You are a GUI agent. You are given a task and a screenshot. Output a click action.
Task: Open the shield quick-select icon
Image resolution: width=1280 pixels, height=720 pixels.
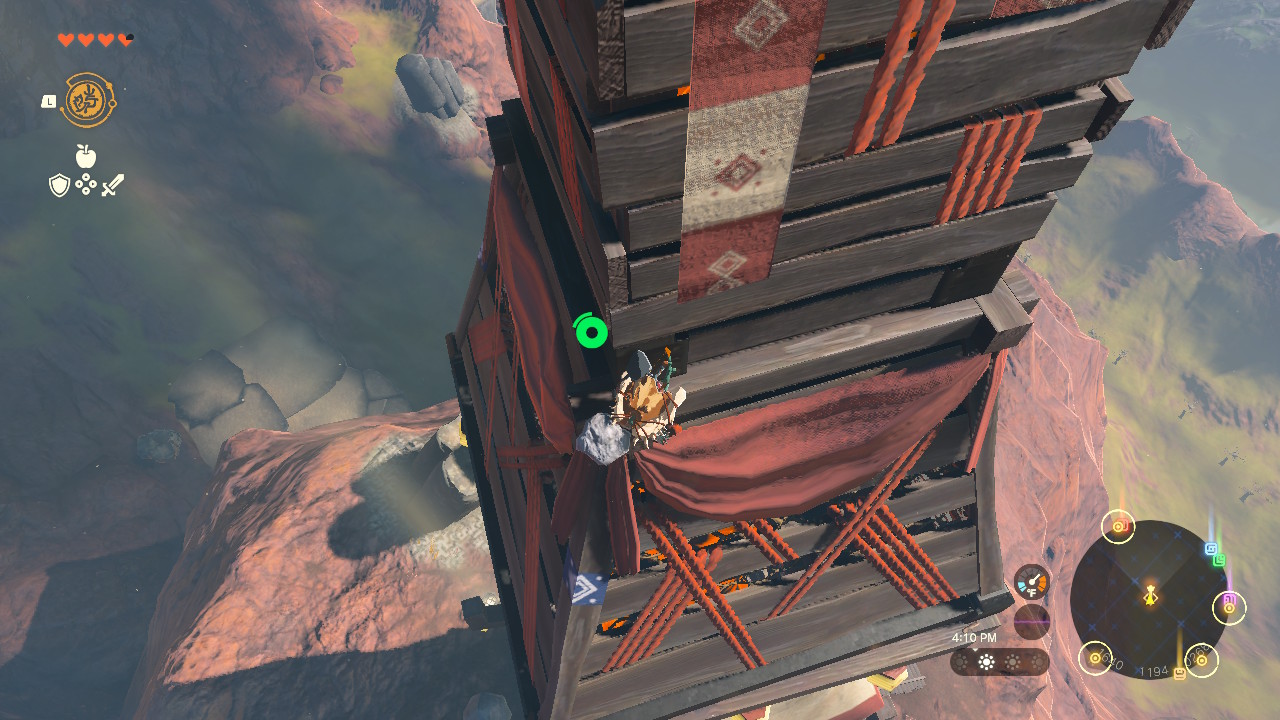coord(59,185)
